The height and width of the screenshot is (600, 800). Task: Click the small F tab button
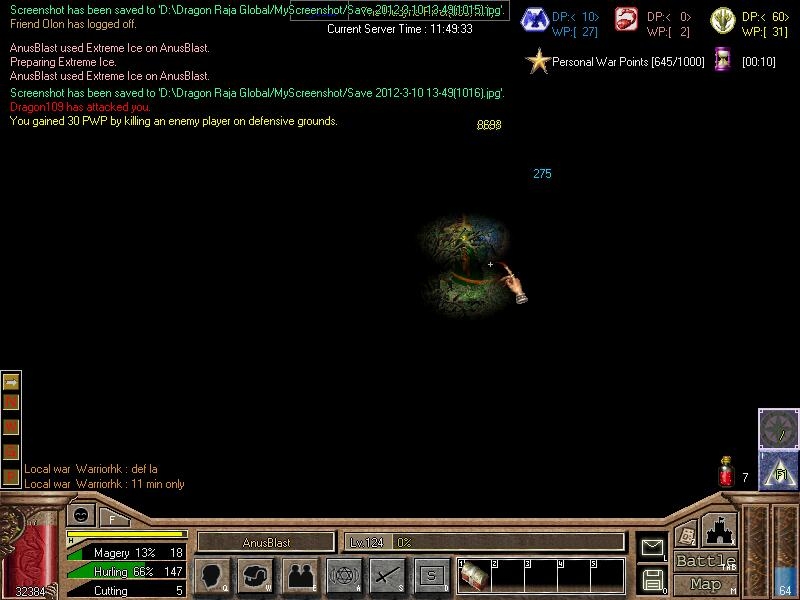click(x=112, y=518)
